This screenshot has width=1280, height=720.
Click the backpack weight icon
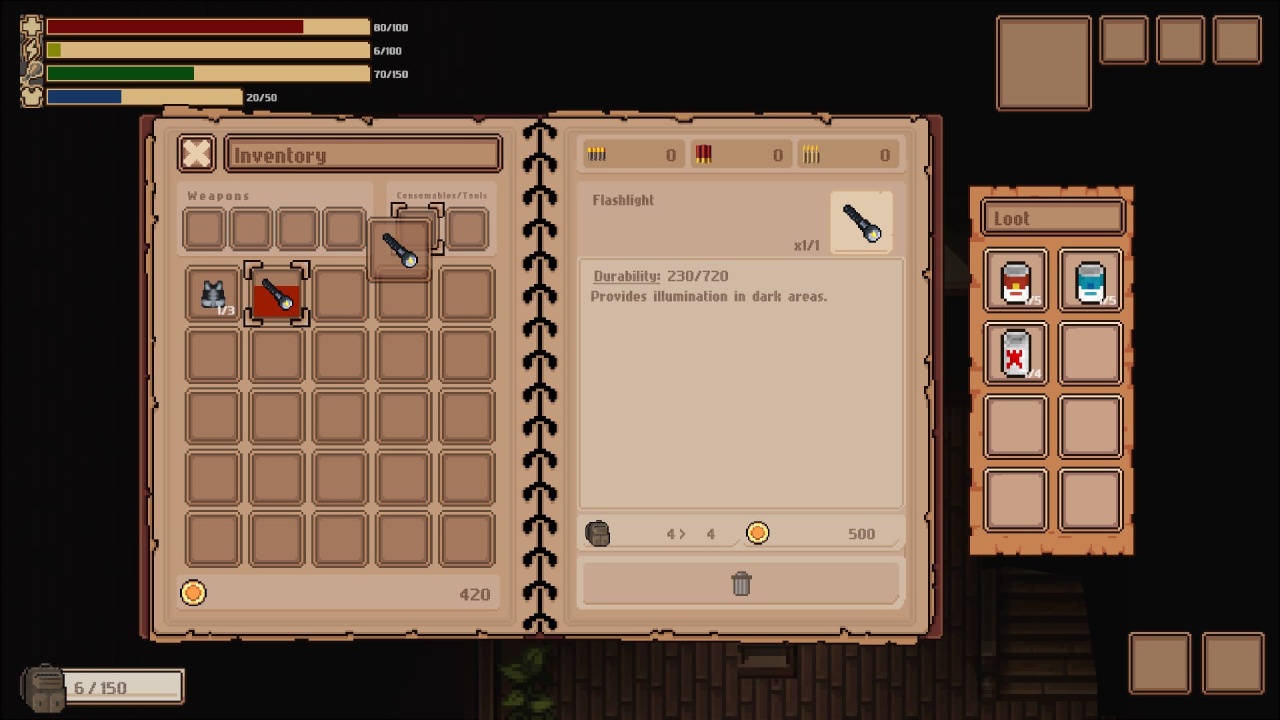44,688
